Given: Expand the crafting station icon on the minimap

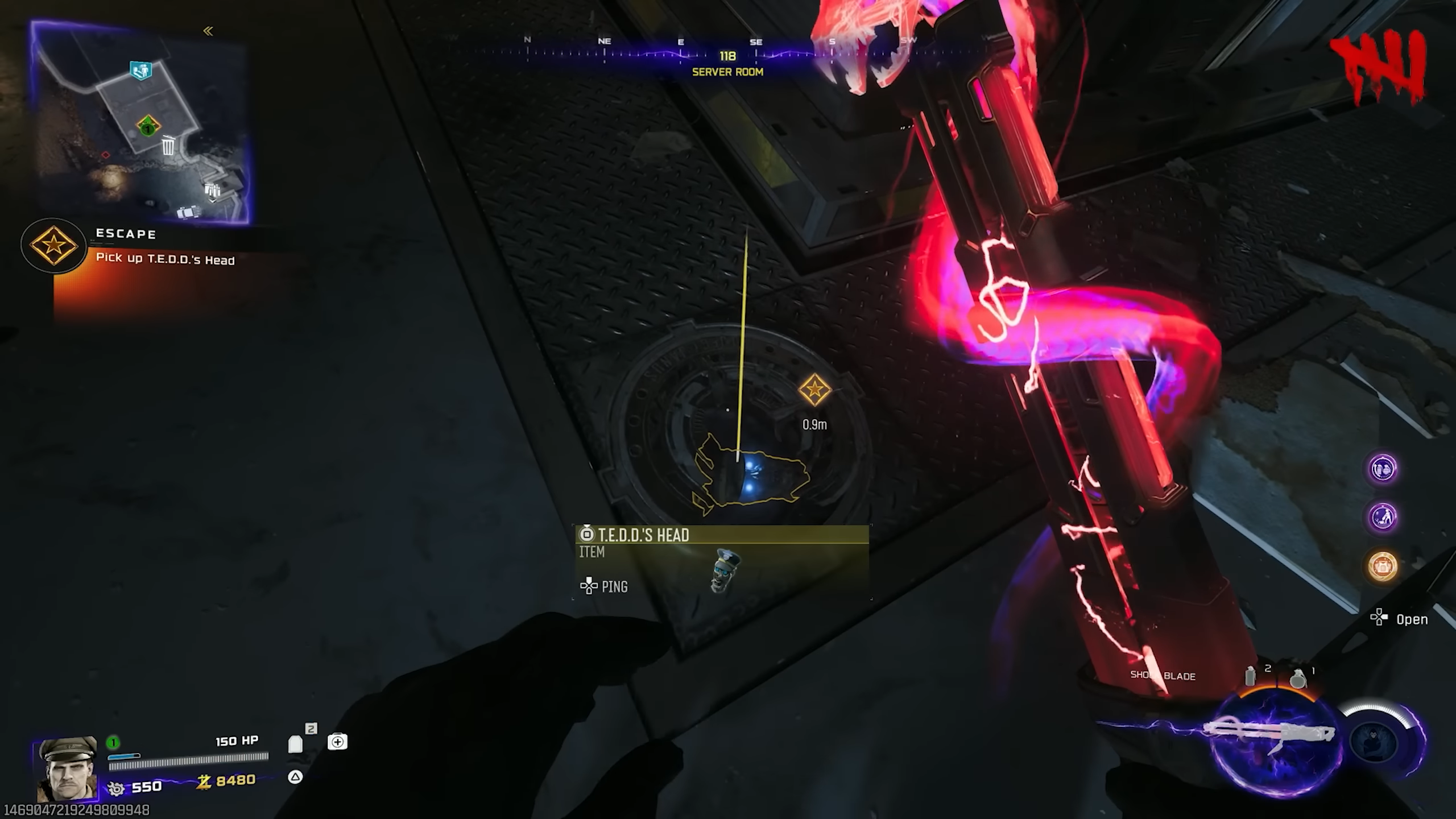Looking at the screenshot, I should tap(212, 191).
